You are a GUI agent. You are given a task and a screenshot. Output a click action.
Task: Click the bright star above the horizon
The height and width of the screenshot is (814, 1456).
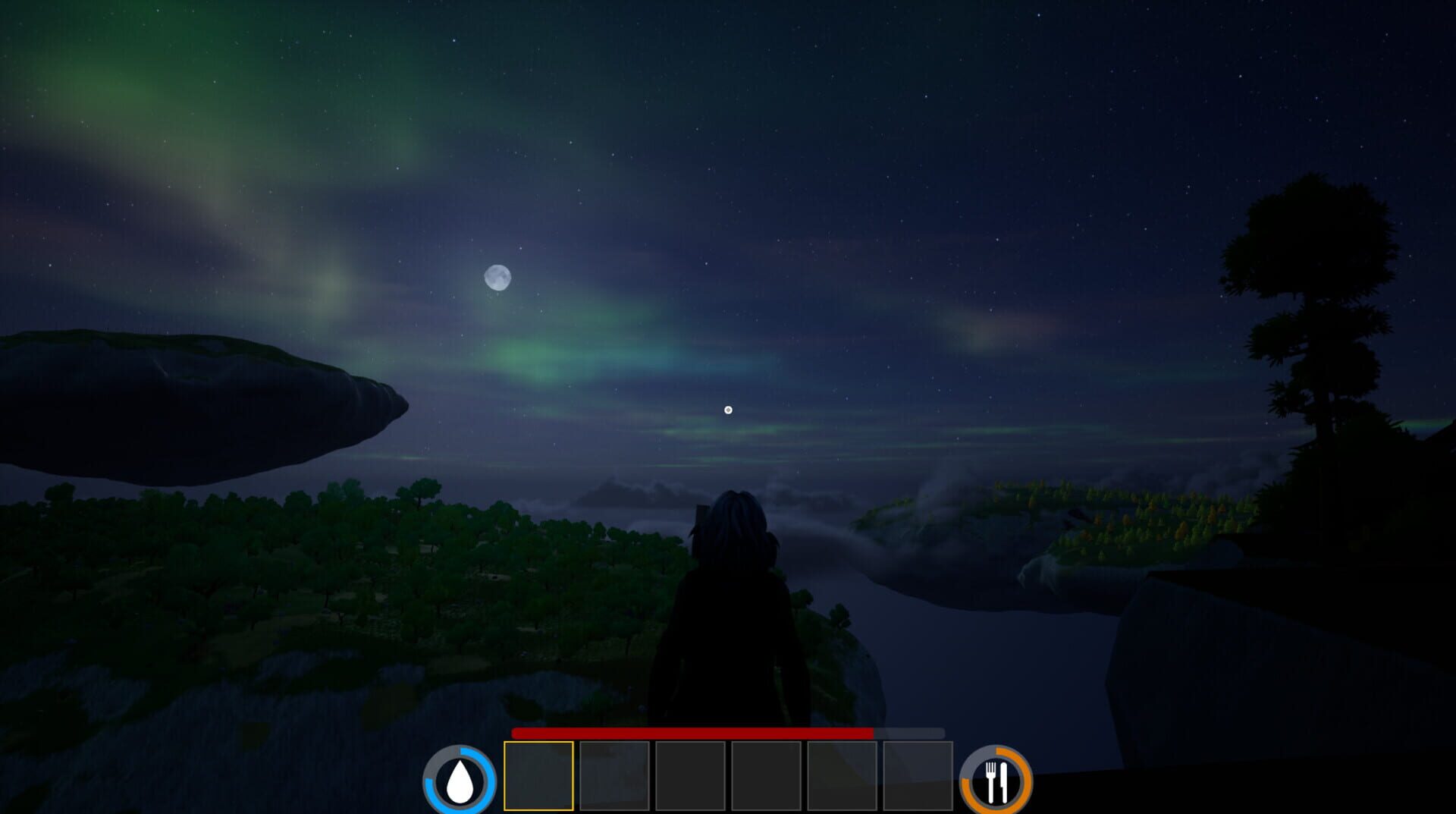click(727, 410)
